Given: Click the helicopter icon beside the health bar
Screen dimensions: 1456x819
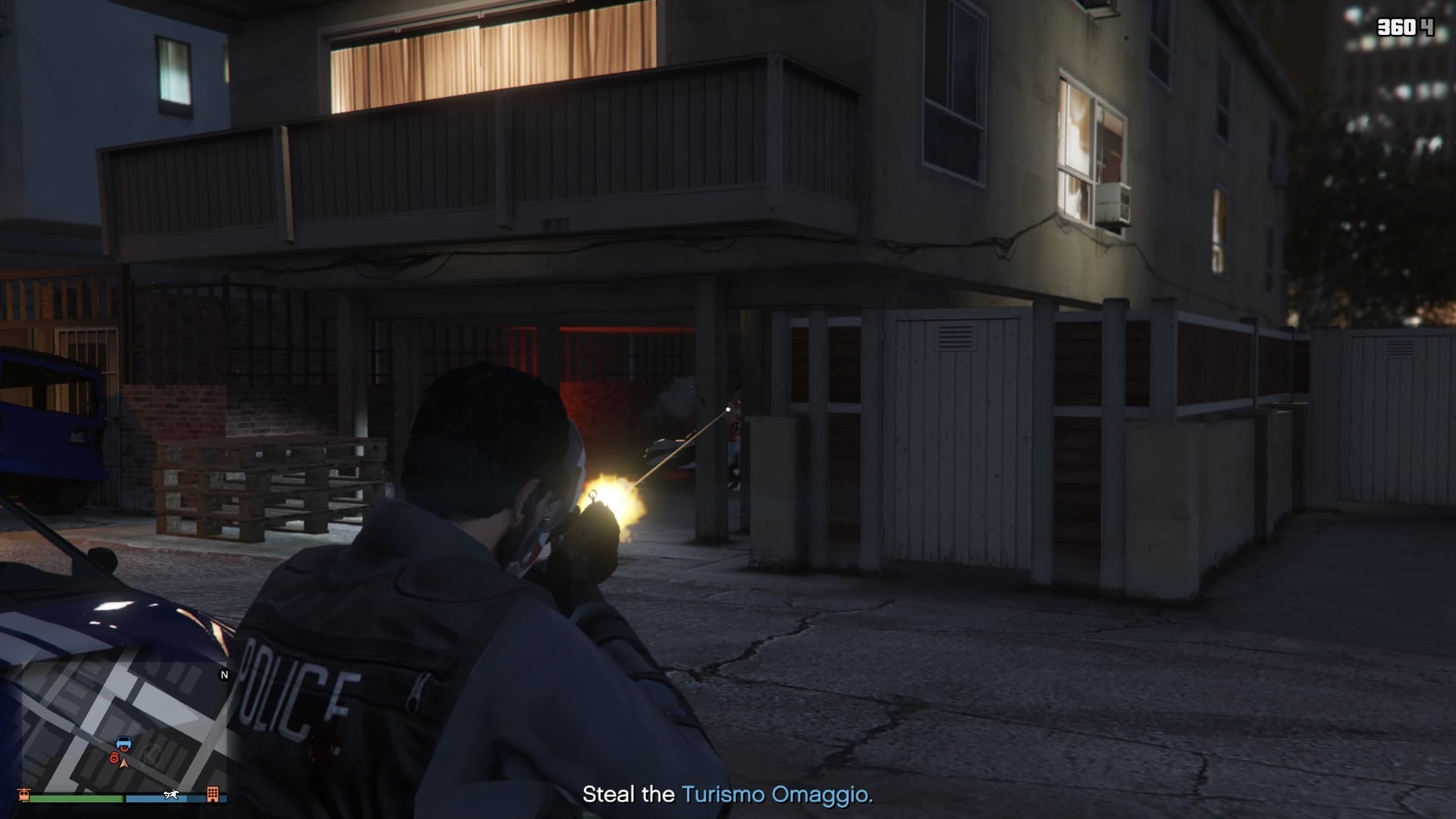Looking at the screenshot, I should 24,795.
